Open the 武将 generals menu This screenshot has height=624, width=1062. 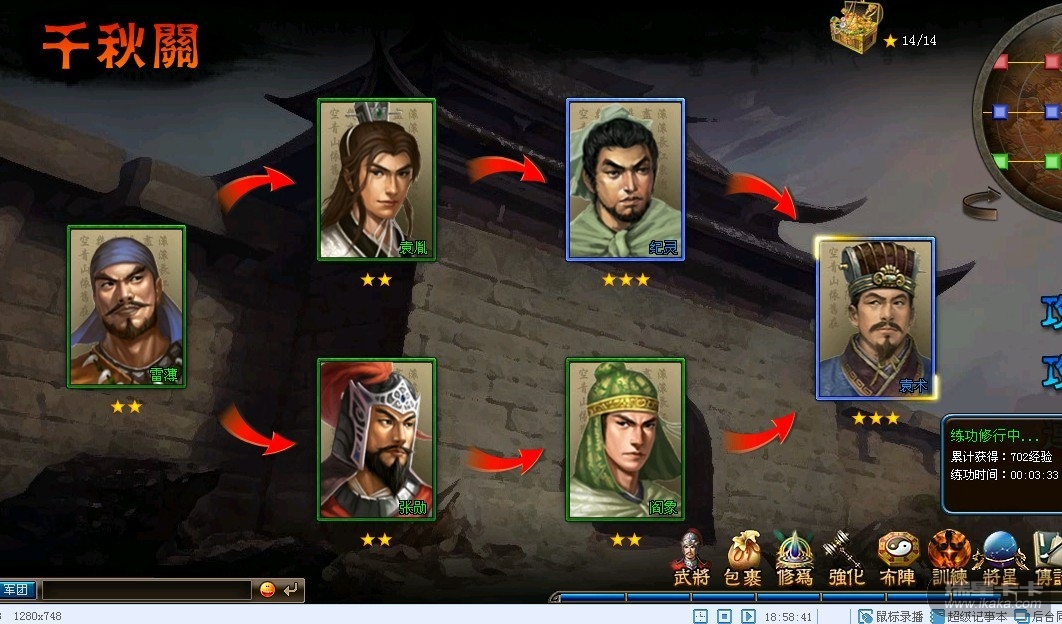pyautogui.click(x=692, y=560)
